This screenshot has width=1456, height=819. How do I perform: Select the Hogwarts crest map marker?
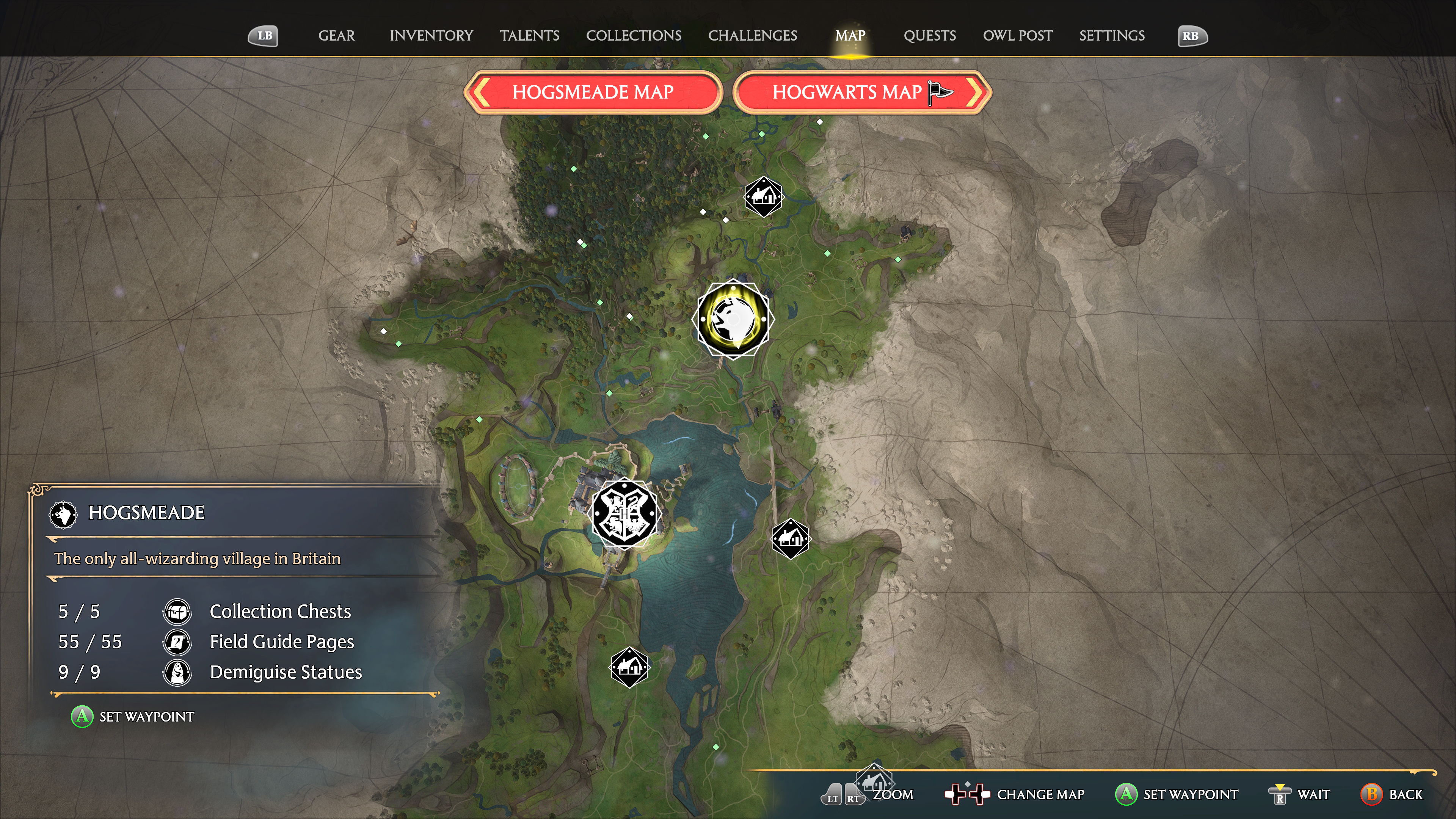point(624,513)
